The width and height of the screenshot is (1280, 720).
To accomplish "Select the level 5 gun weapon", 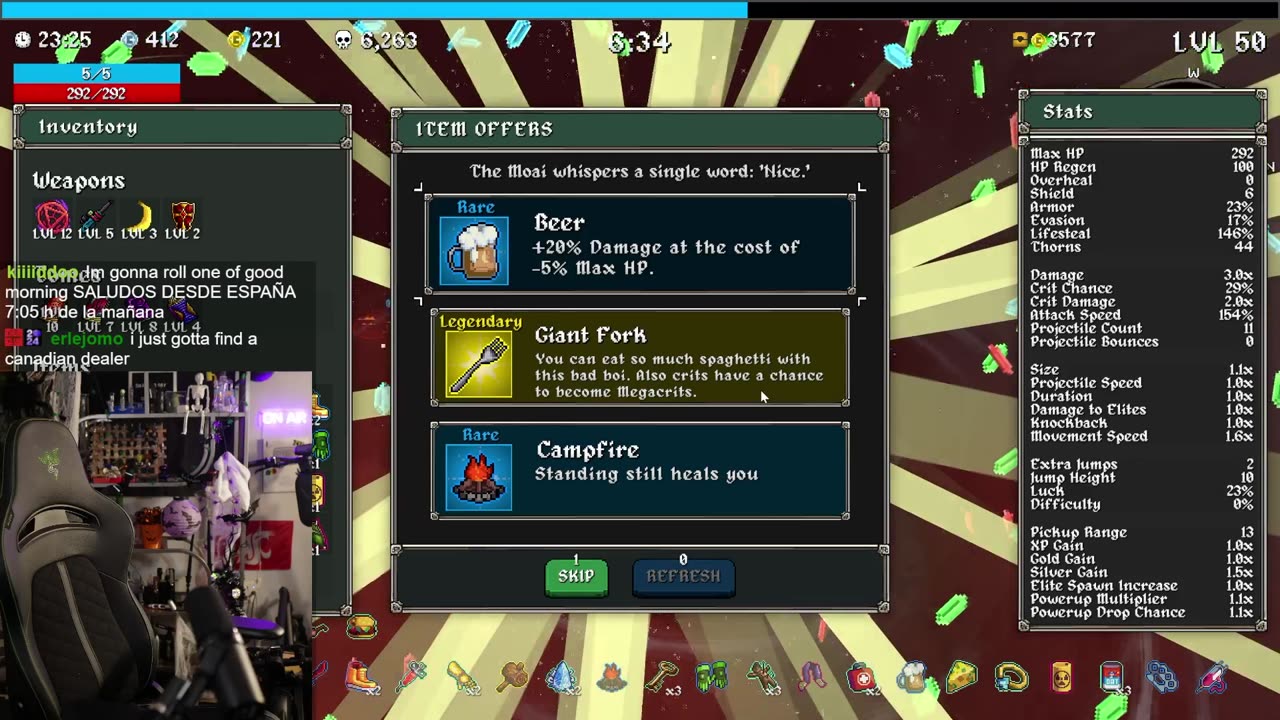I will click(x=96, y=216).
